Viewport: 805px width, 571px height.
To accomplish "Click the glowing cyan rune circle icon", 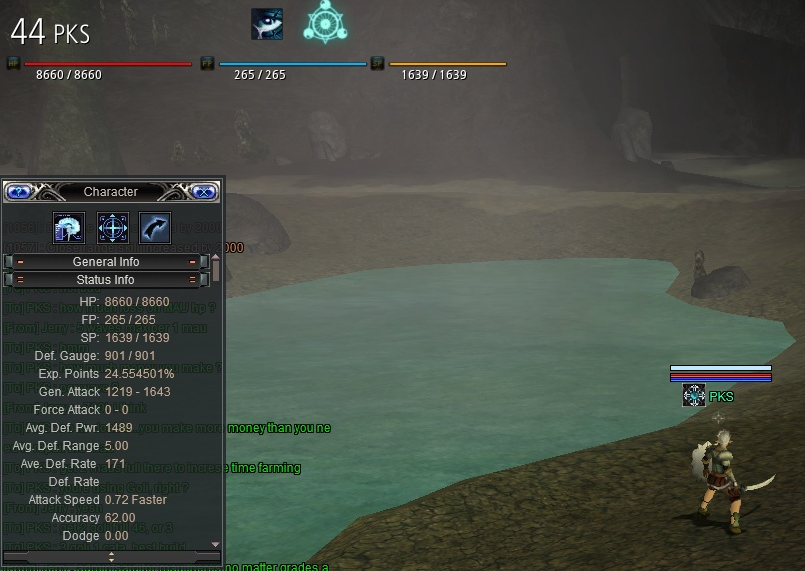I will [325, 22].
